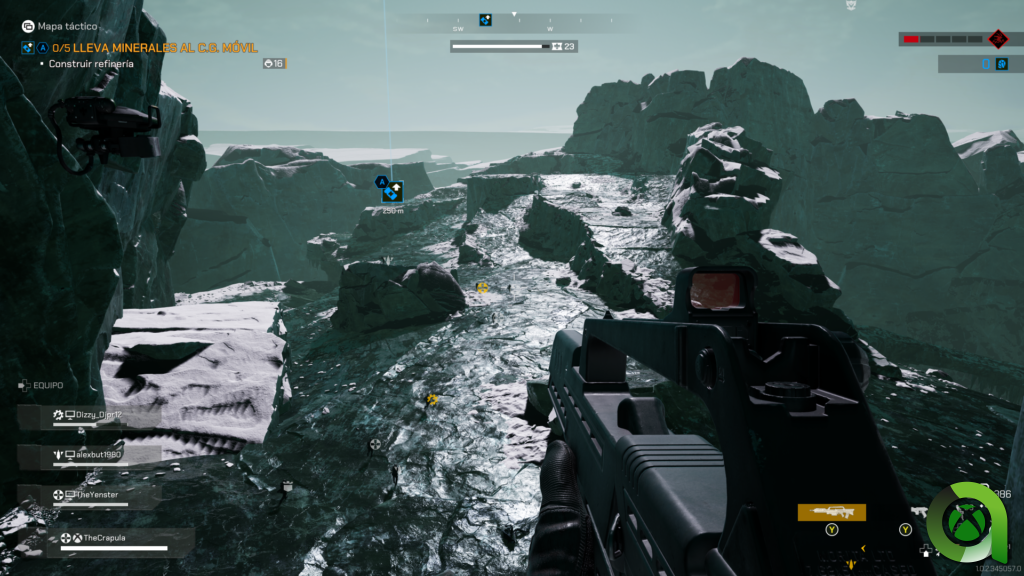Choose TheYenster from the team list
This screenshot has height=576, width=1024.
(97, 495)
